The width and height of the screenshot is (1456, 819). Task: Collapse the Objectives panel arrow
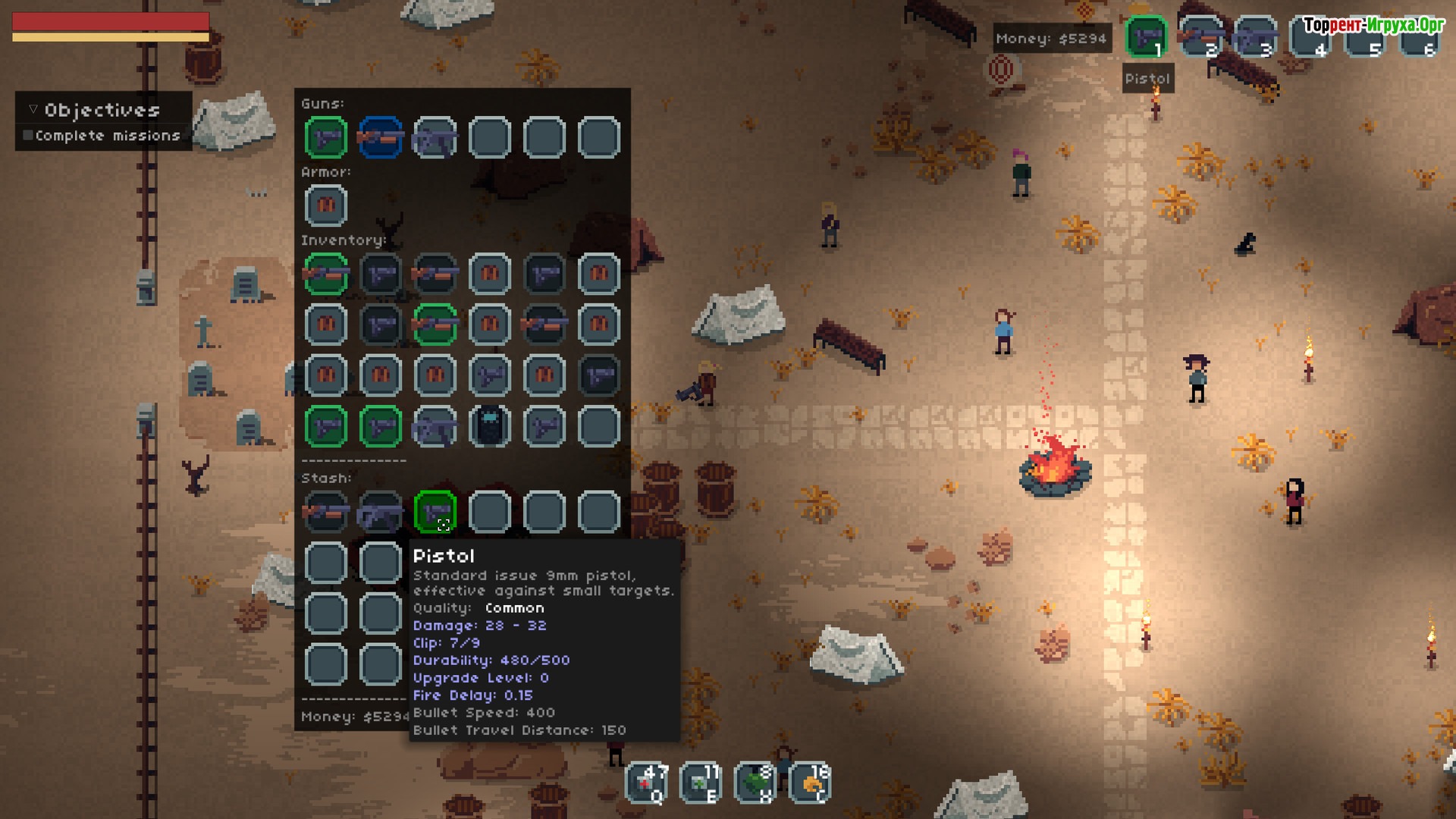click(33, 110)
